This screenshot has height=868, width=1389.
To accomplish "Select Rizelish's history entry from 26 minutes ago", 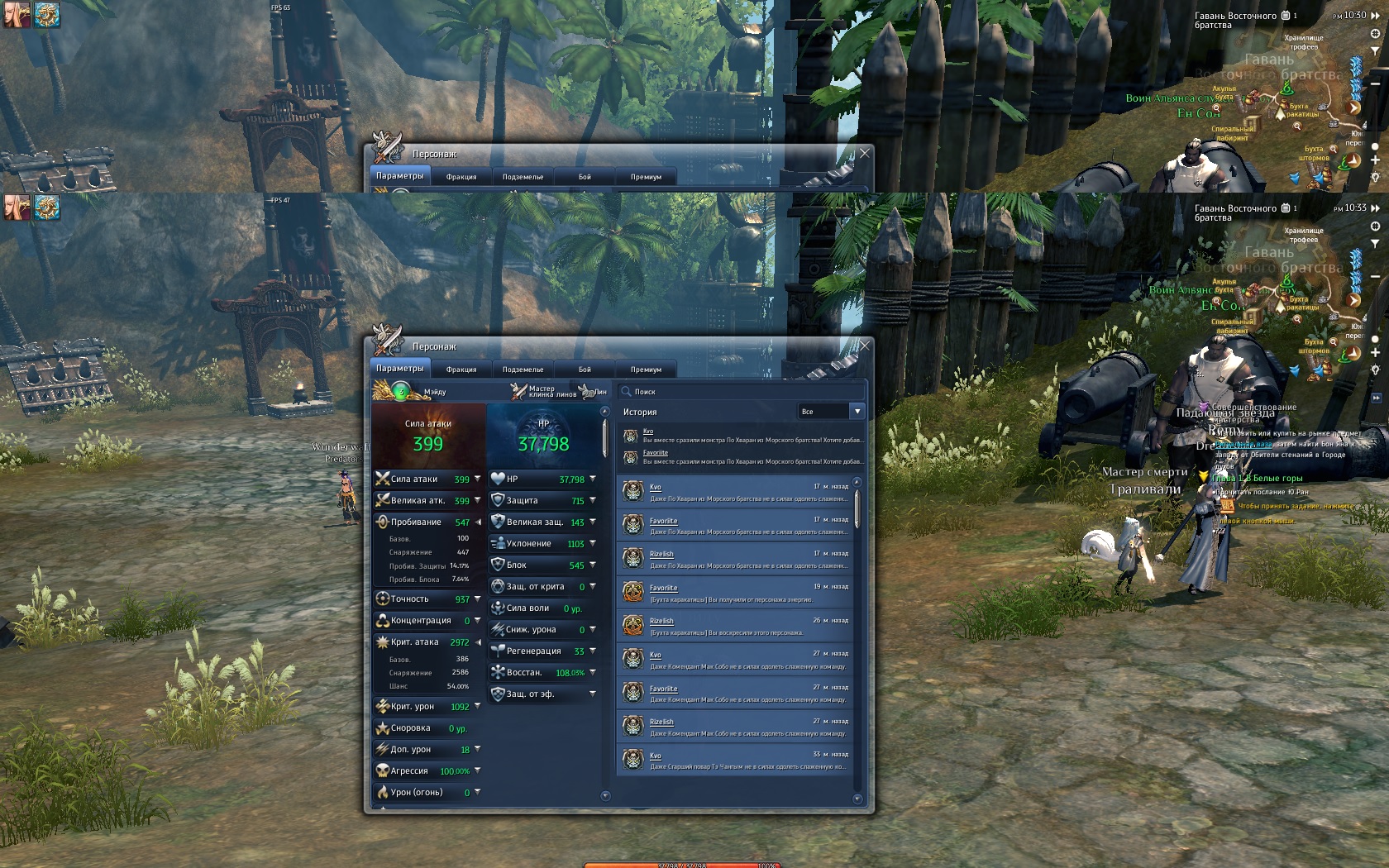I will coord(736,626).
